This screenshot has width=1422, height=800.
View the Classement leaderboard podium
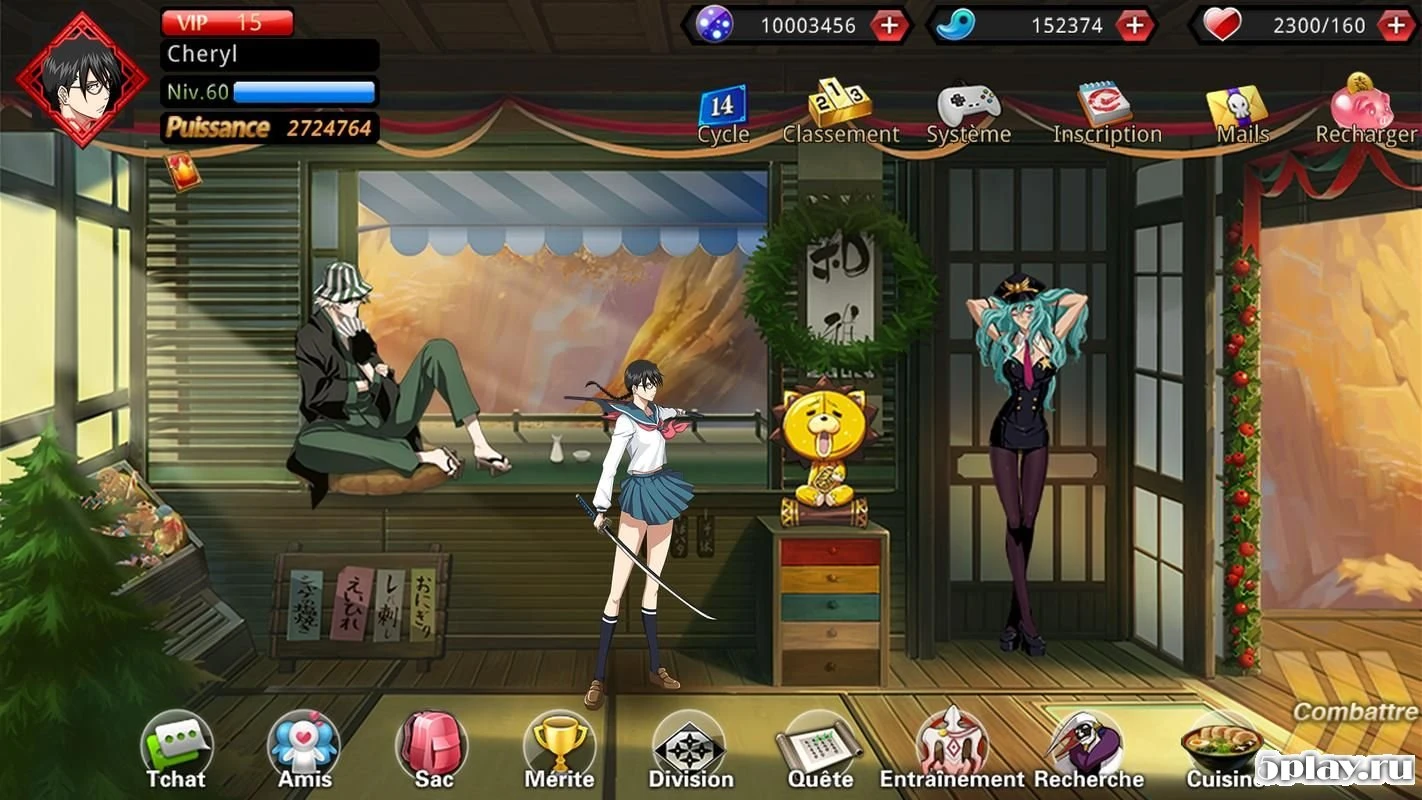(840, 105)
